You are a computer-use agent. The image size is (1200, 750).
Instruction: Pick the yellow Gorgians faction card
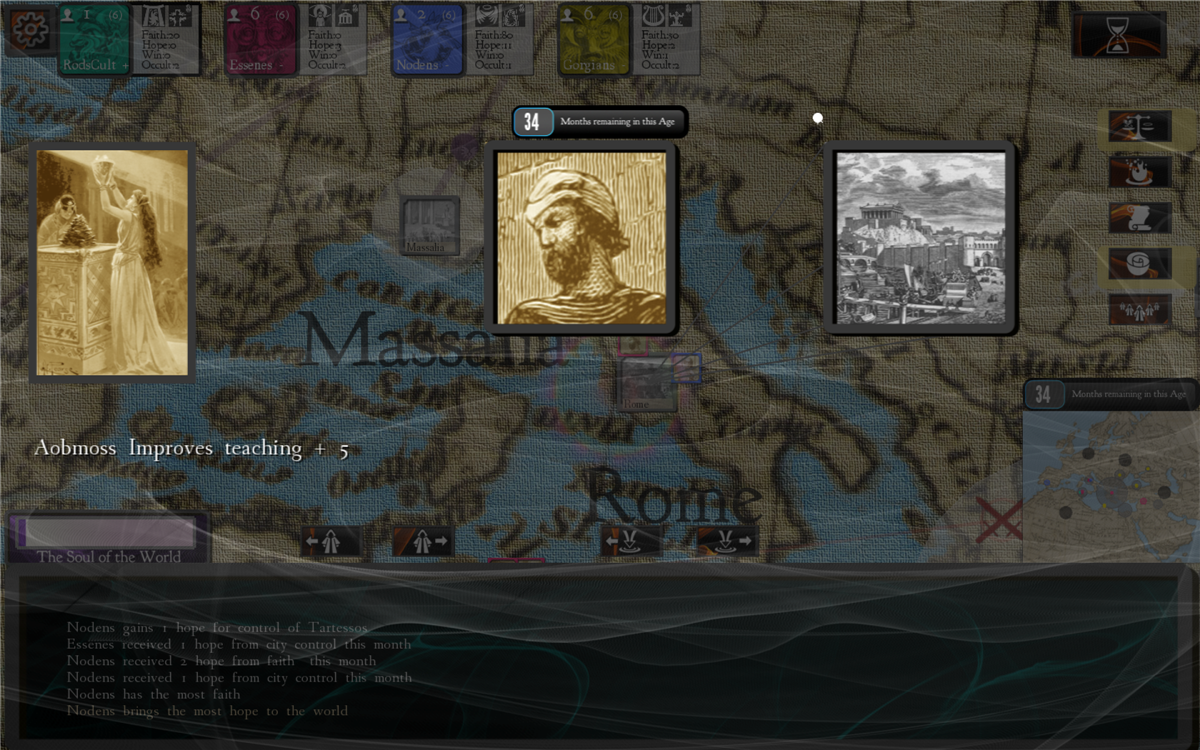click(x=594, y=40)
